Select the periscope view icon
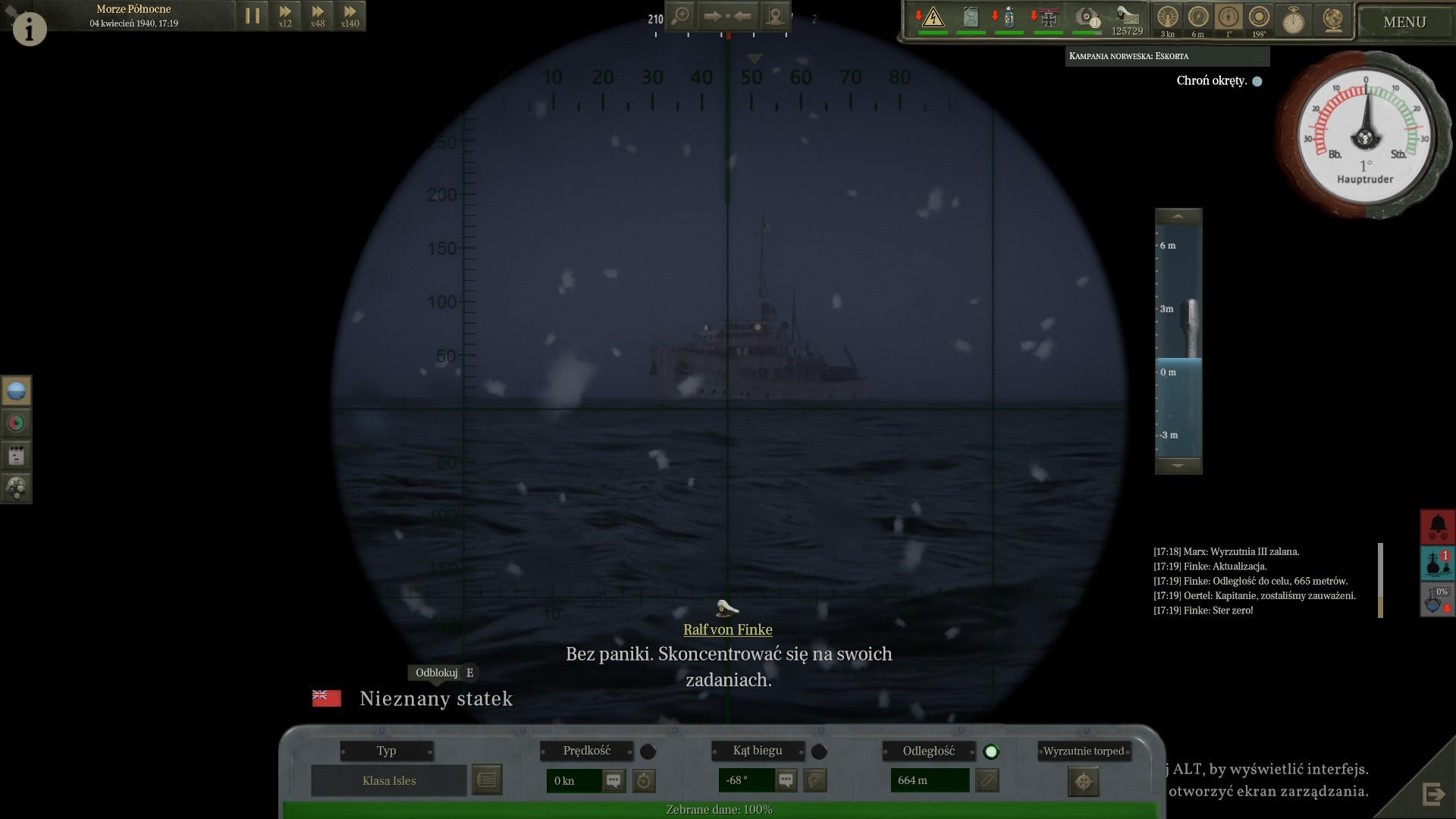Screen dimensions: 1456x819 coord(16,391)
